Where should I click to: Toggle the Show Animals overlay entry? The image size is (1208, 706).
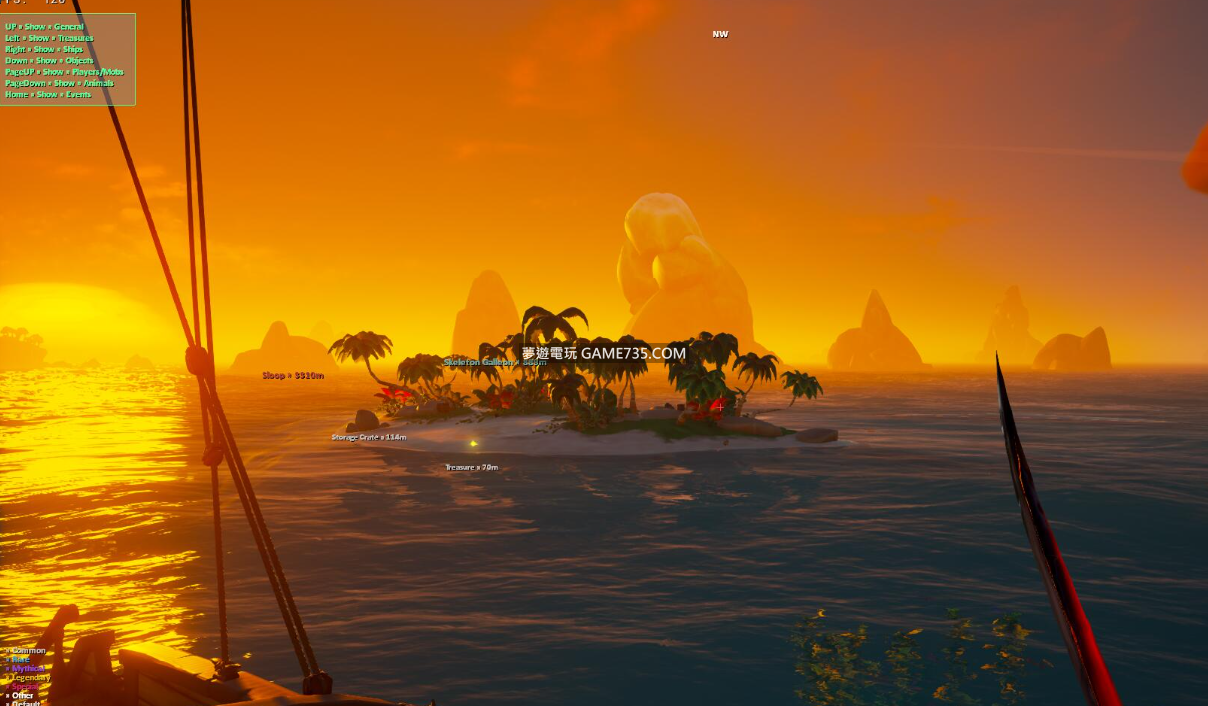pyautogui.click(x=59, y=83)
